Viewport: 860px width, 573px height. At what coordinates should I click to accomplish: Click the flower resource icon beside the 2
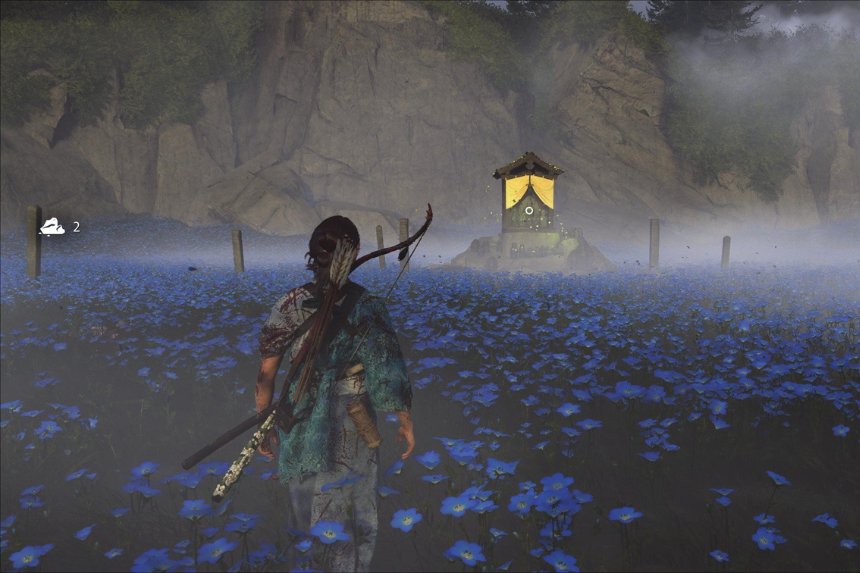tap(52, 228)
